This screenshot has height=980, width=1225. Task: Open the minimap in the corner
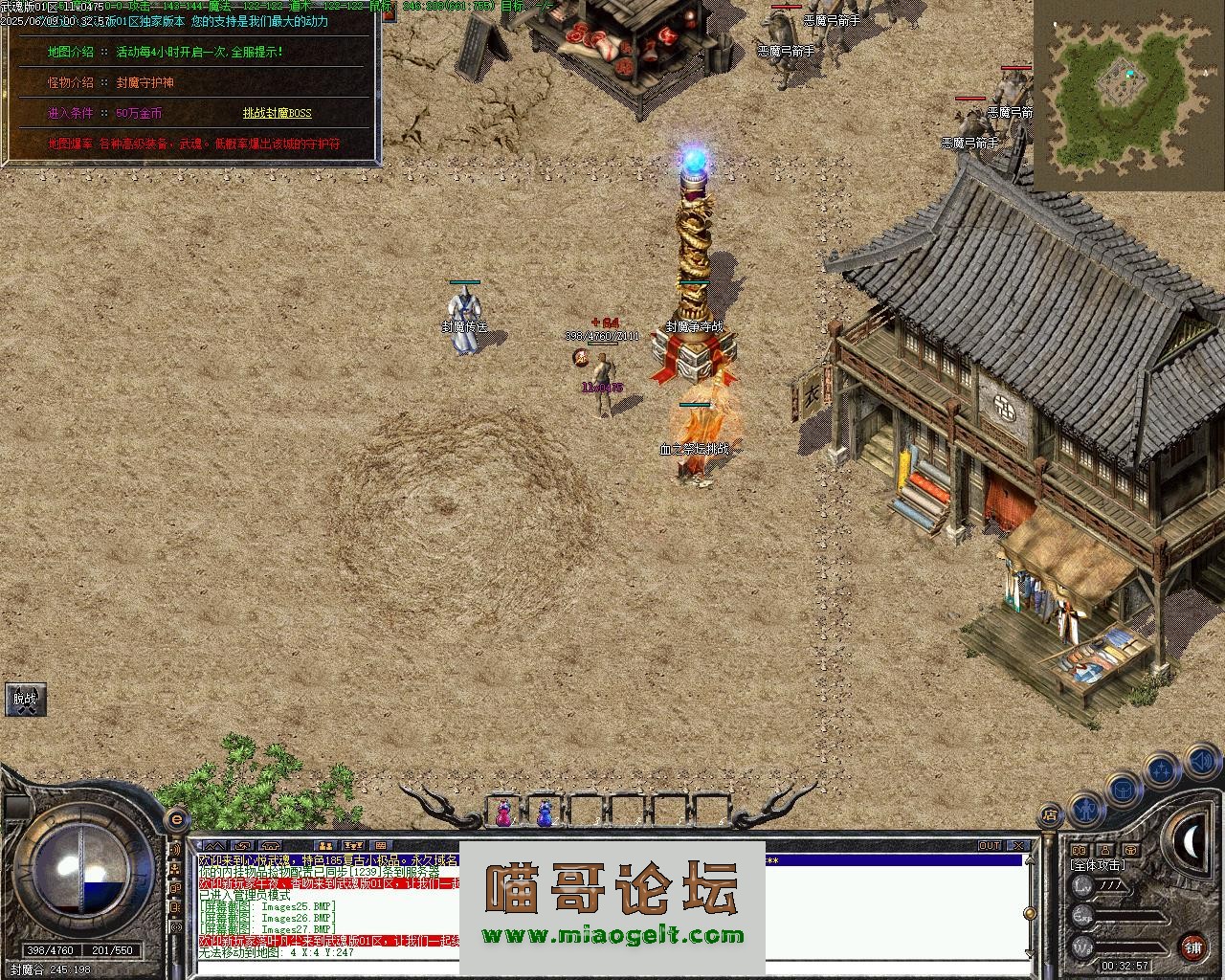click(1127, 94)
